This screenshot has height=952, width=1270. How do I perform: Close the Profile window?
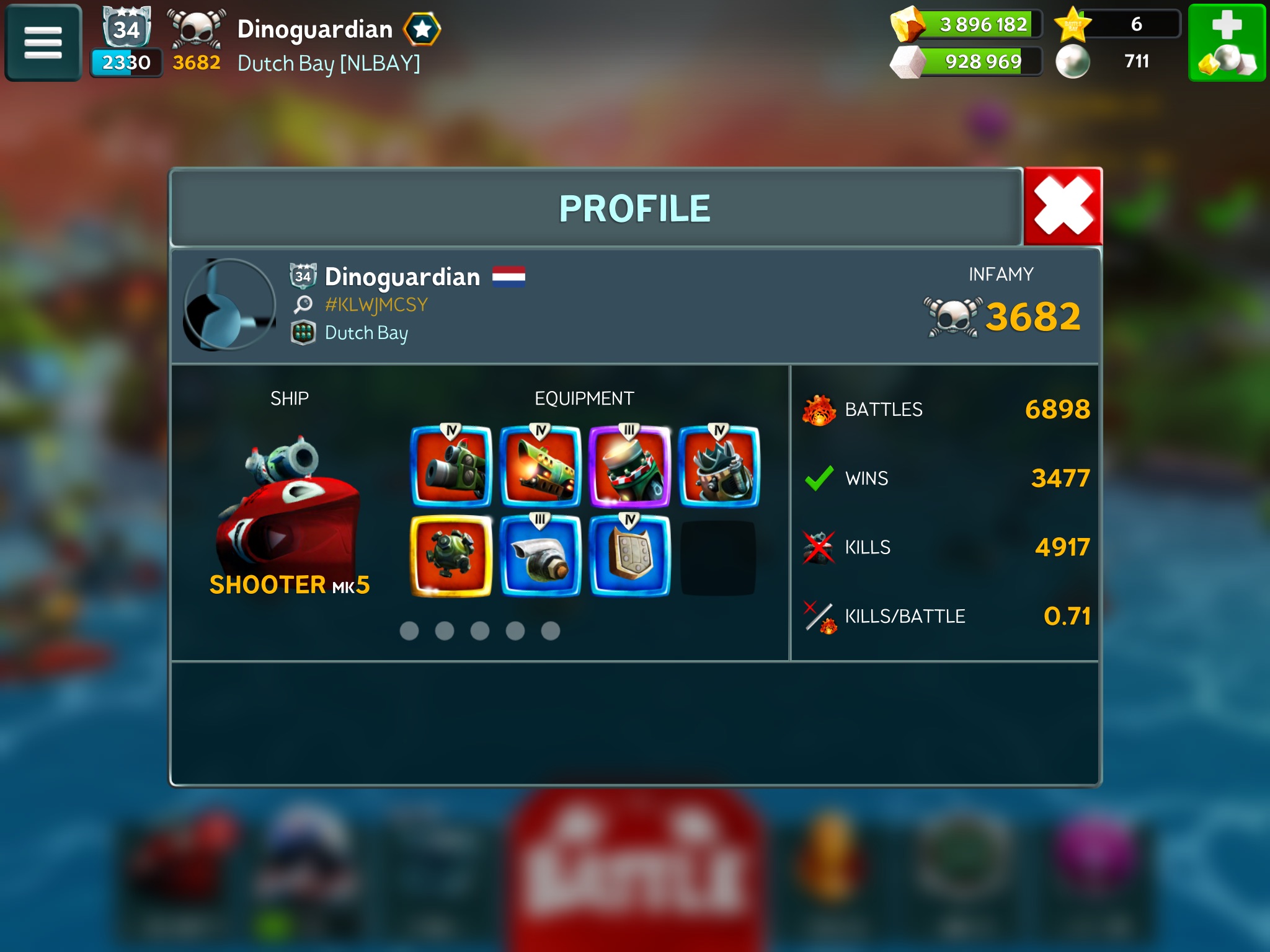tap(1063, 206)
